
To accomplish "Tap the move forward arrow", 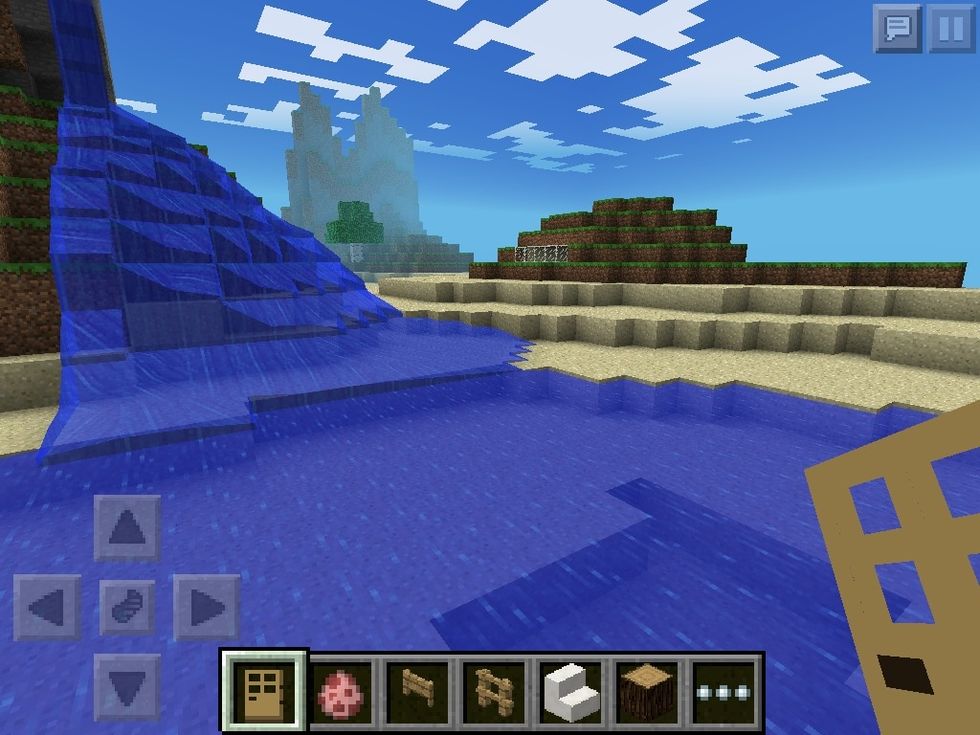I will coord(127,527).
